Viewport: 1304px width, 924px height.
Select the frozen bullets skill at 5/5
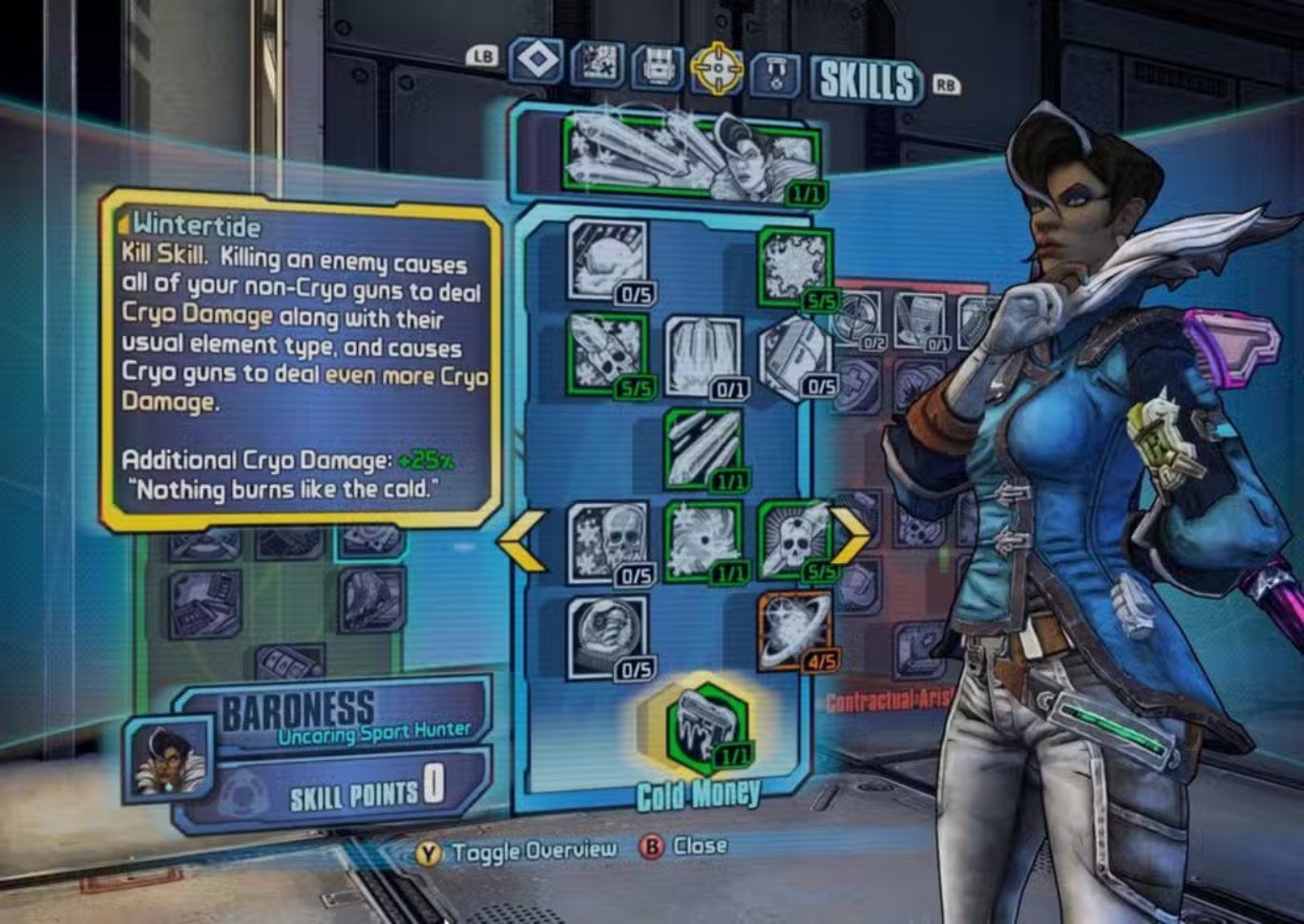point(607,351)
